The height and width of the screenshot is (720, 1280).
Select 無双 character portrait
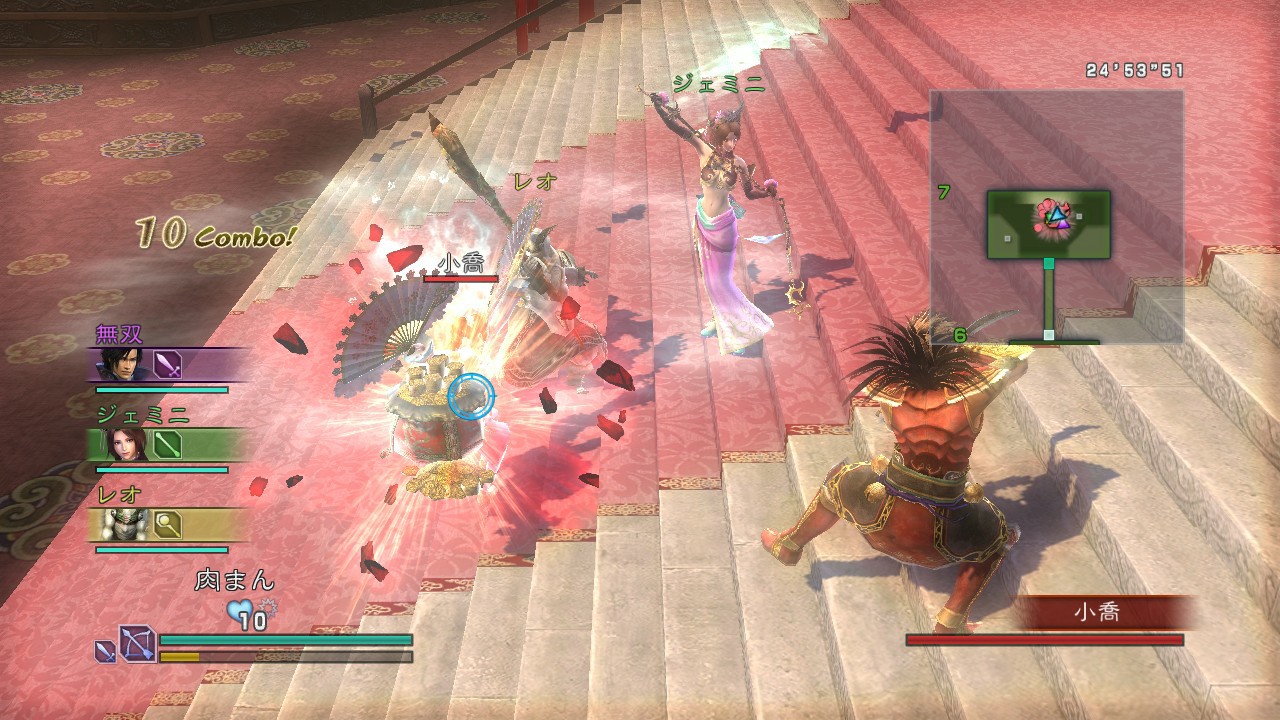tap(125, 365)
